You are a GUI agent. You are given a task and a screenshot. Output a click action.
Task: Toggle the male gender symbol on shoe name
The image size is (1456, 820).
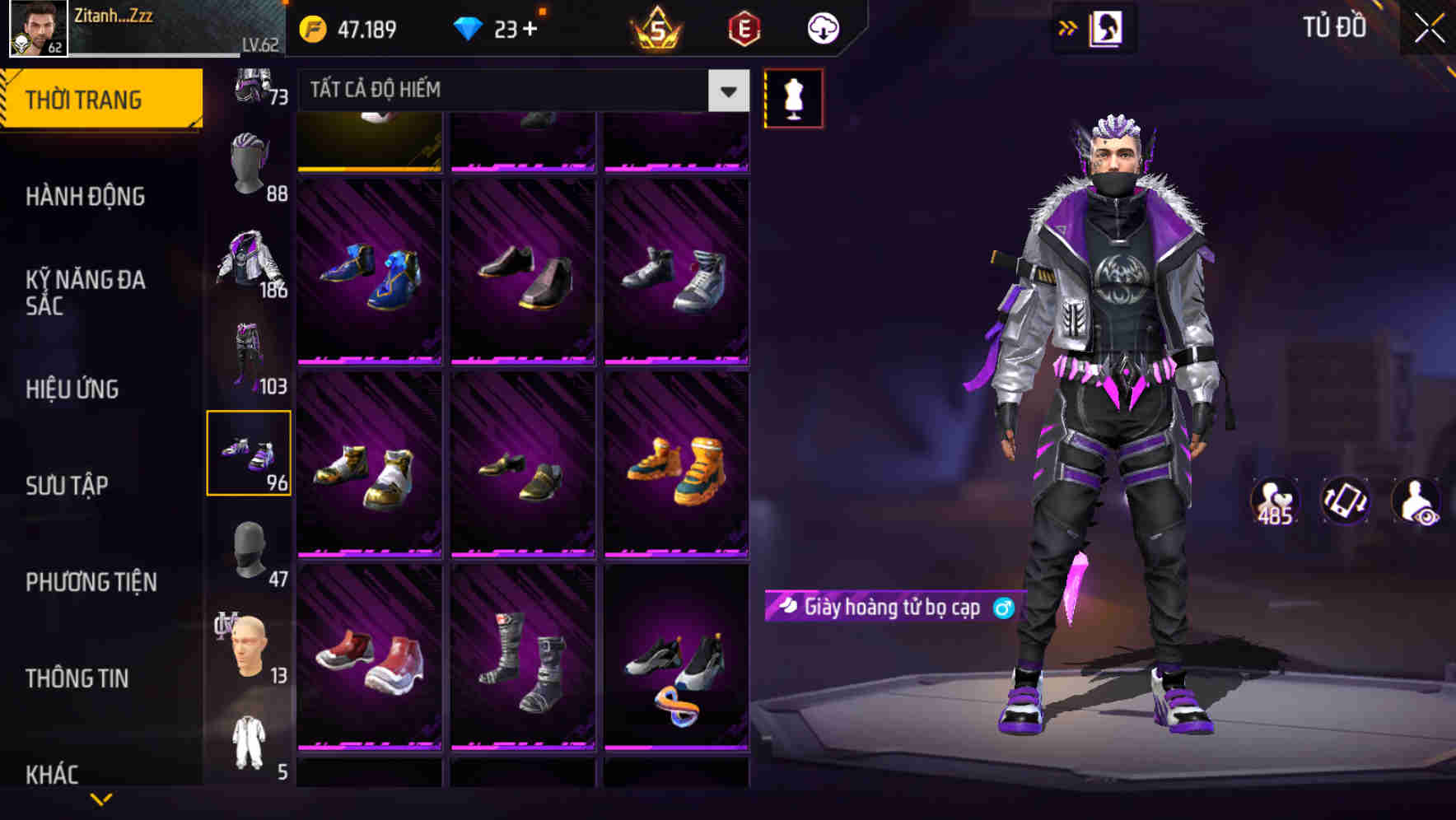point(1004,609)
